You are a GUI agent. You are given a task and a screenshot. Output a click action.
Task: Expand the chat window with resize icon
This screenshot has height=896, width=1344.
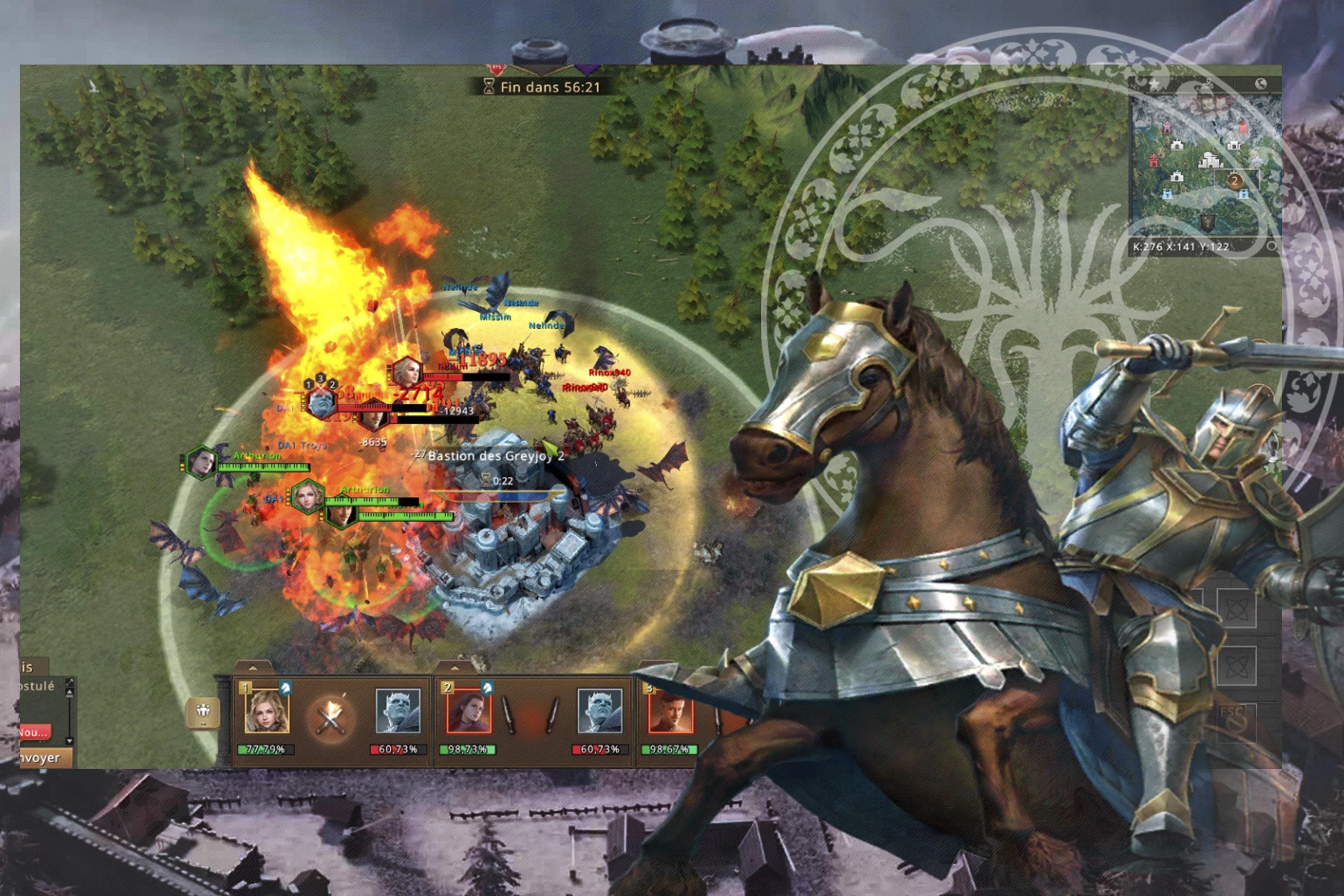[x=70, y=682]
